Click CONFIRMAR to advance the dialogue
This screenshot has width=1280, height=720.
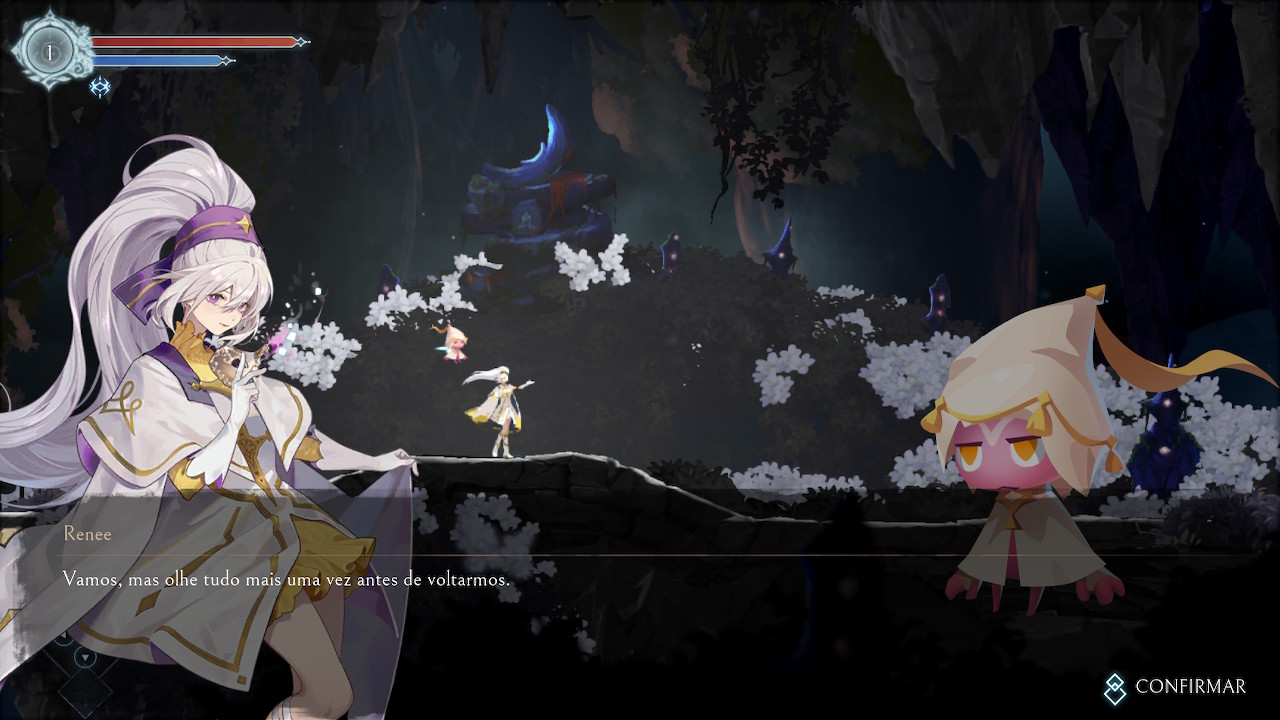pyautogui.click(x=1176, y=687)
